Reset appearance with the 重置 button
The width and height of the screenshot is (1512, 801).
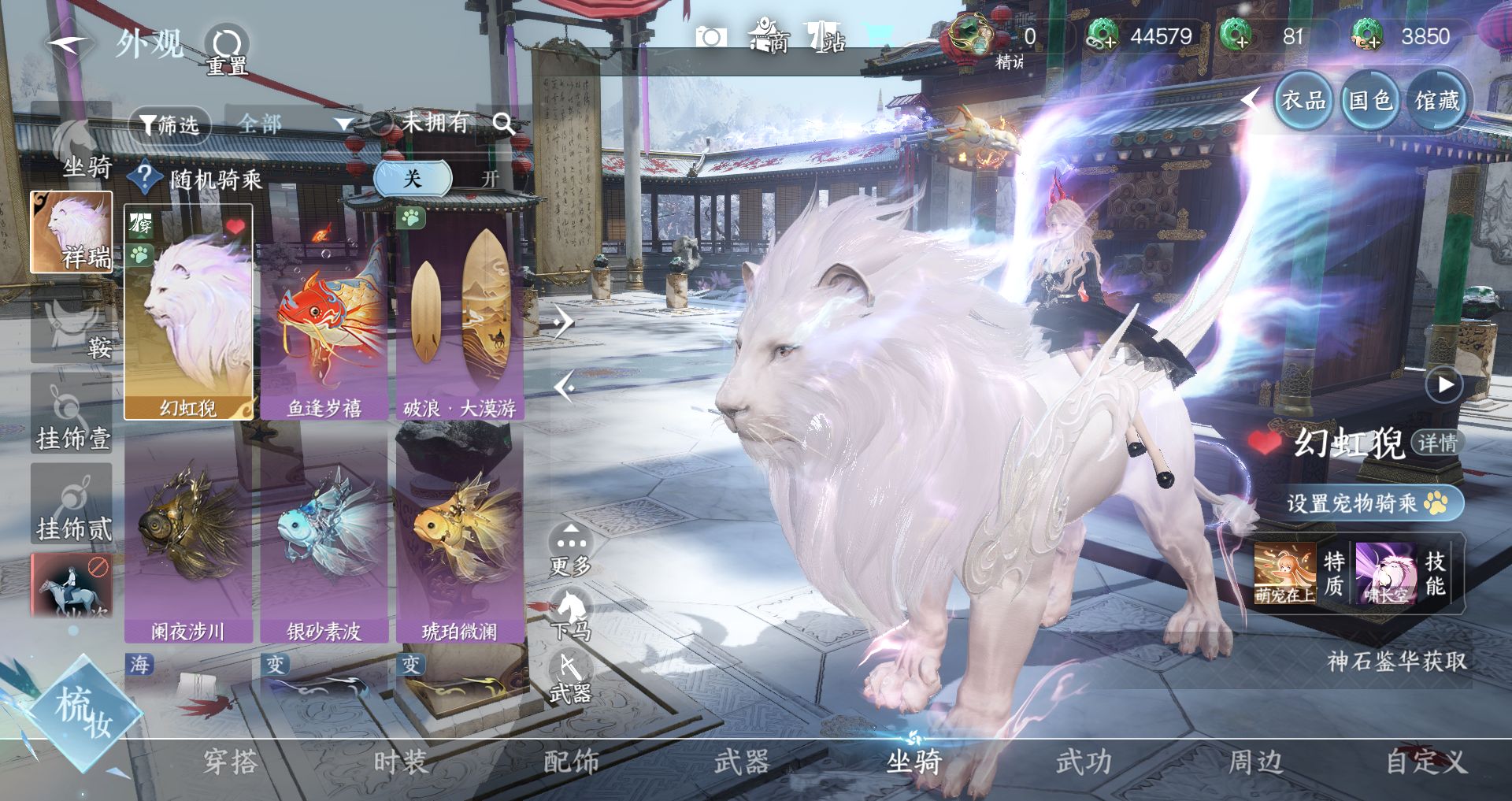pos(227,50)
